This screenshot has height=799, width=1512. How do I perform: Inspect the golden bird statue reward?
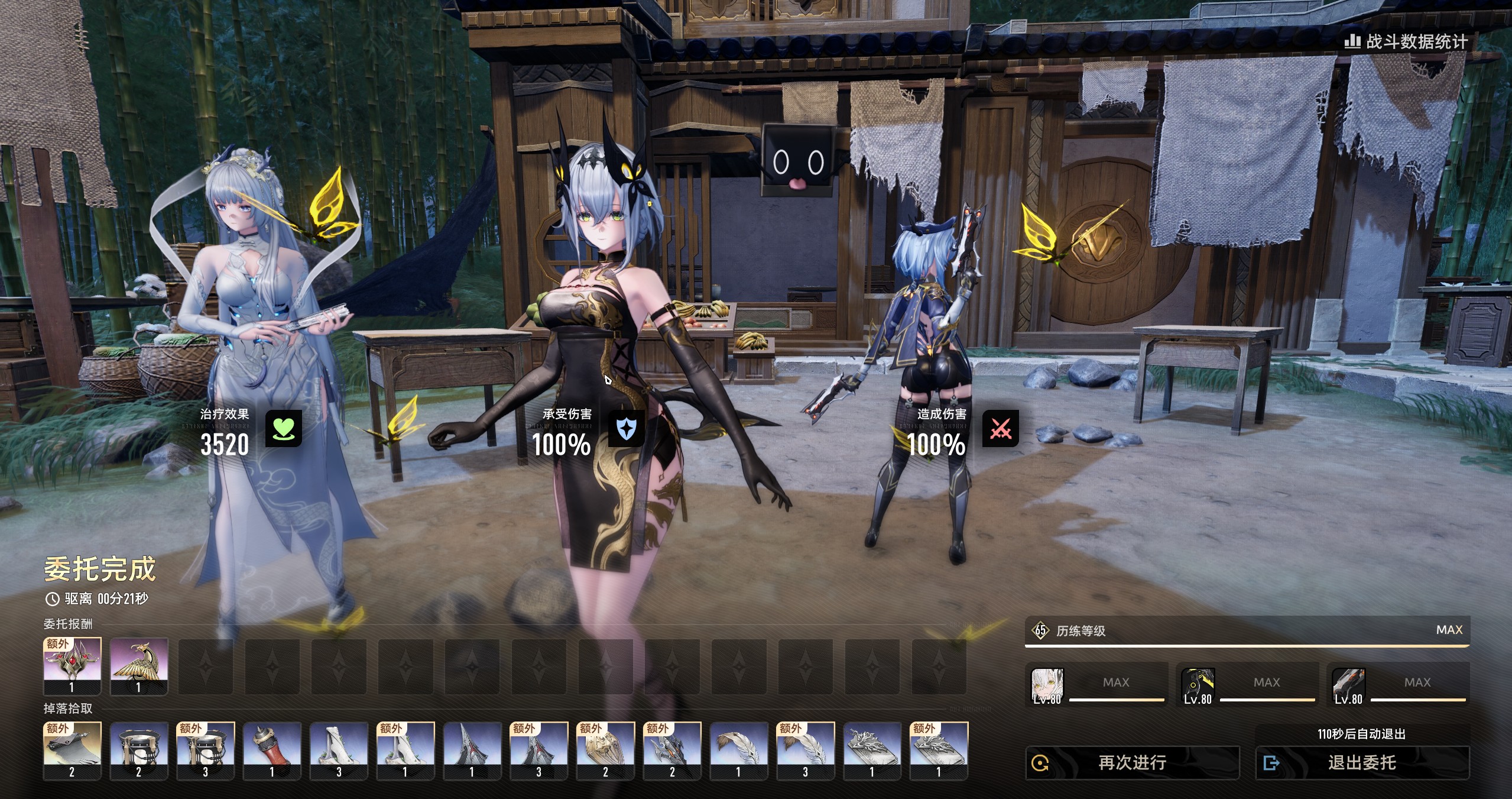click(x=139, y=665)
